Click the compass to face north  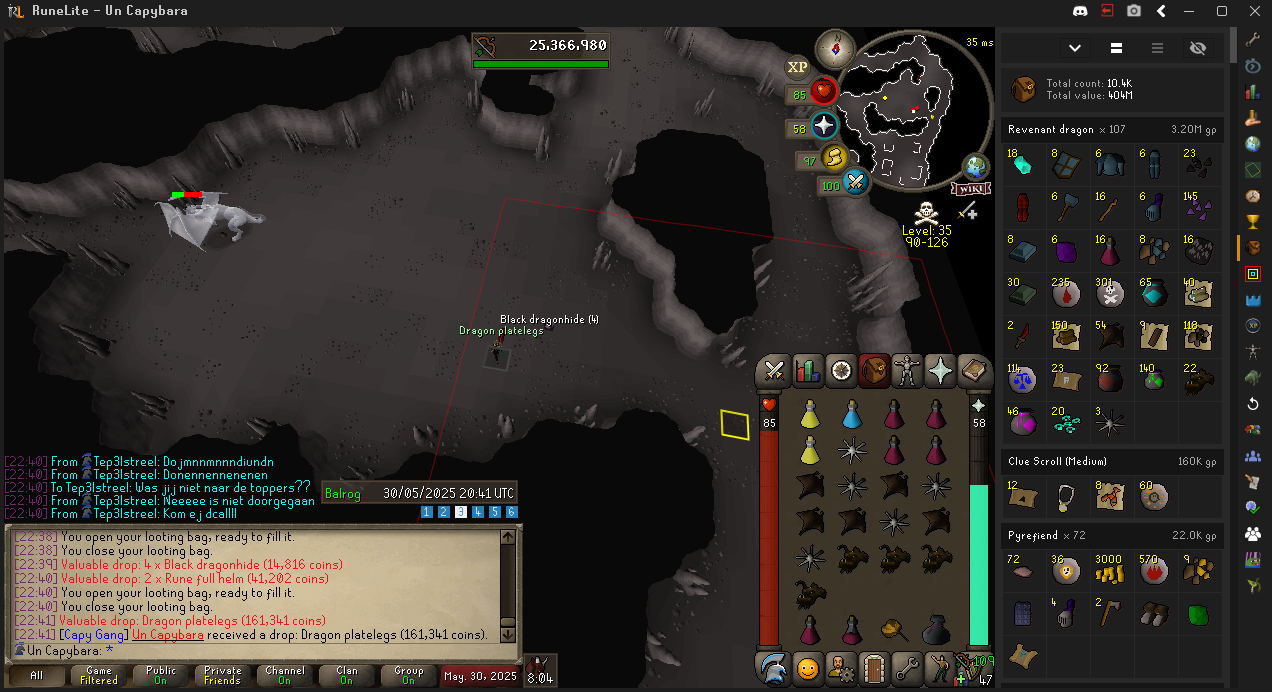(x=834, y=47)
